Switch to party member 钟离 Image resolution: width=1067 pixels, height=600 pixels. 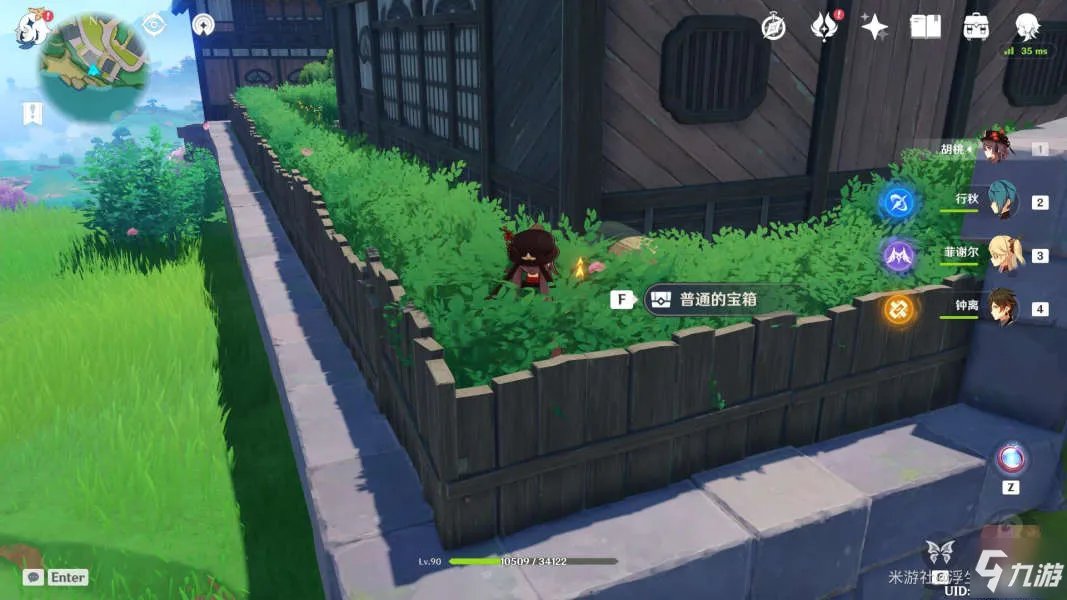(1000, 308)
